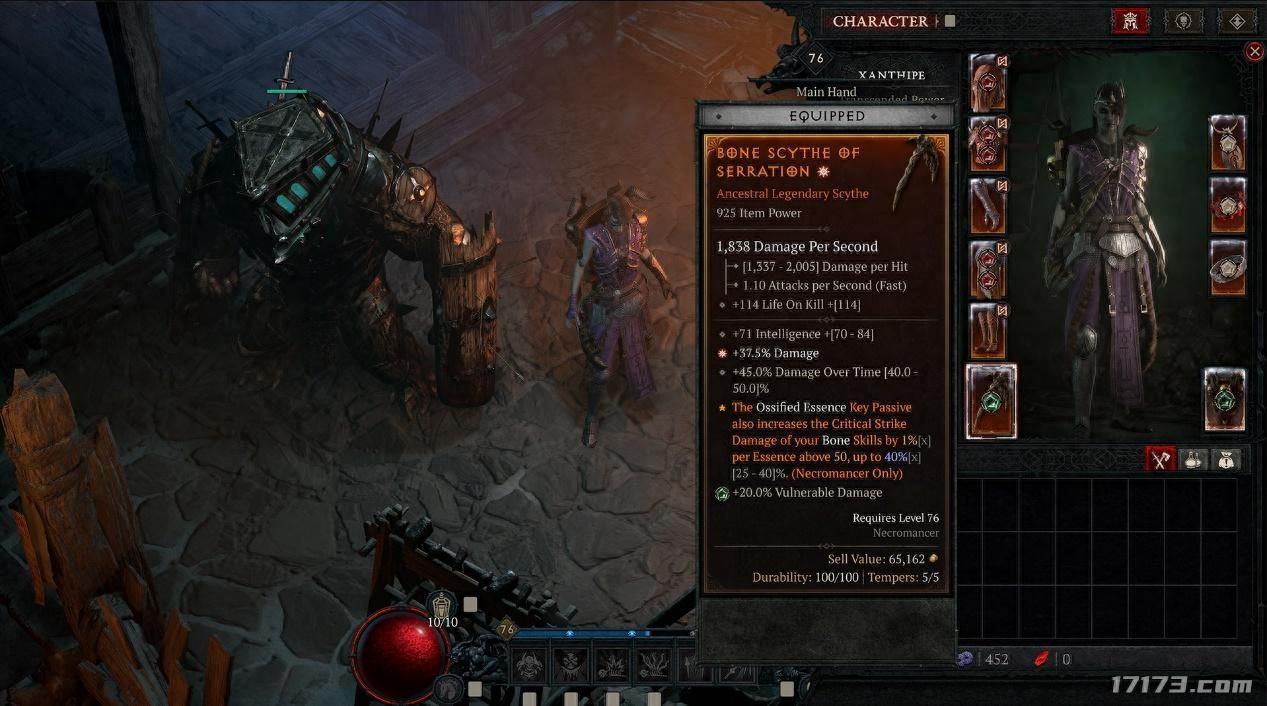The height and width of the screenshot is (706, 1267).
Task: Select the amulet equipment slot
Action: [1227, 143]
